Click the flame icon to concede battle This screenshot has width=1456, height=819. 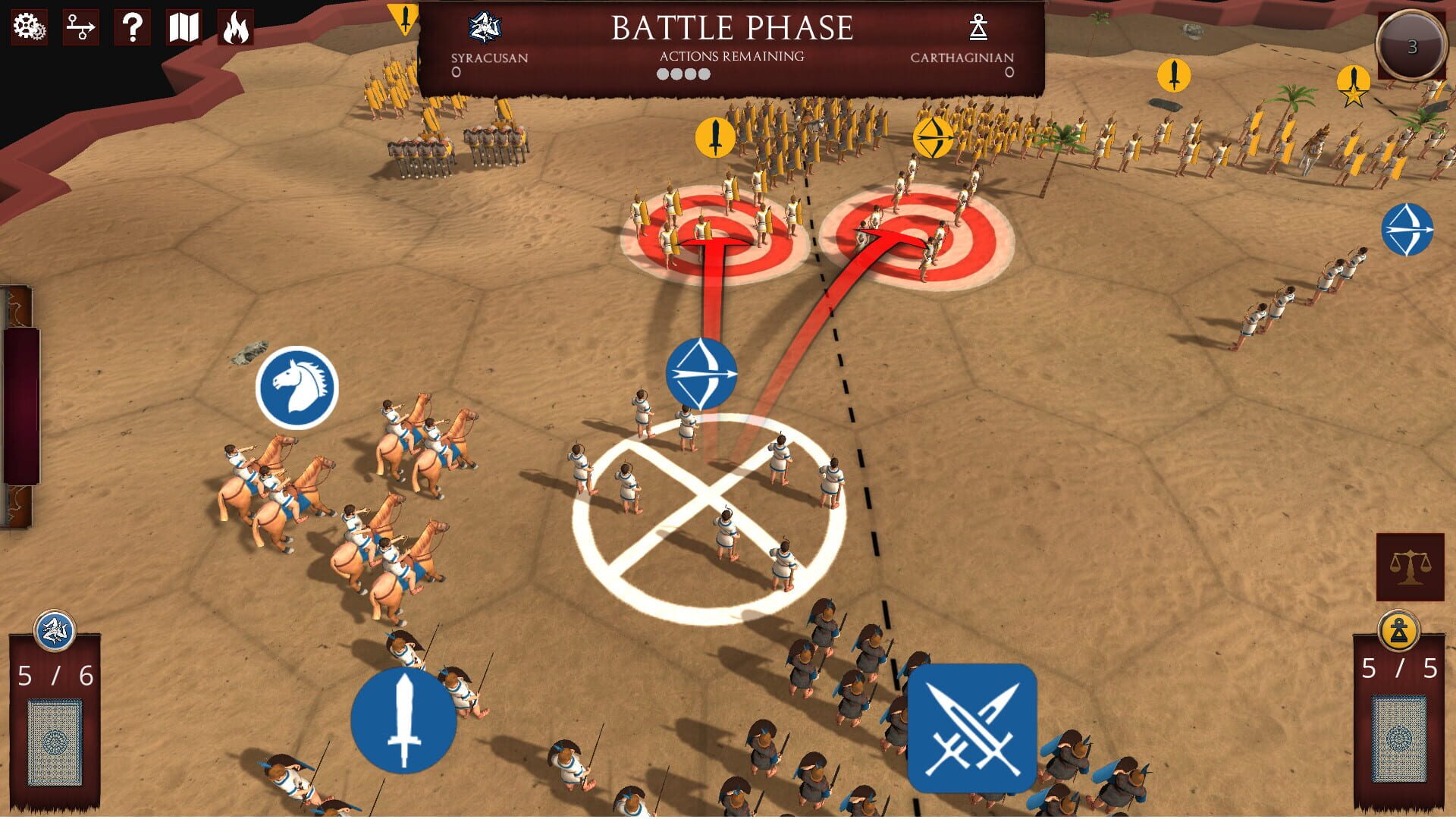235,29
